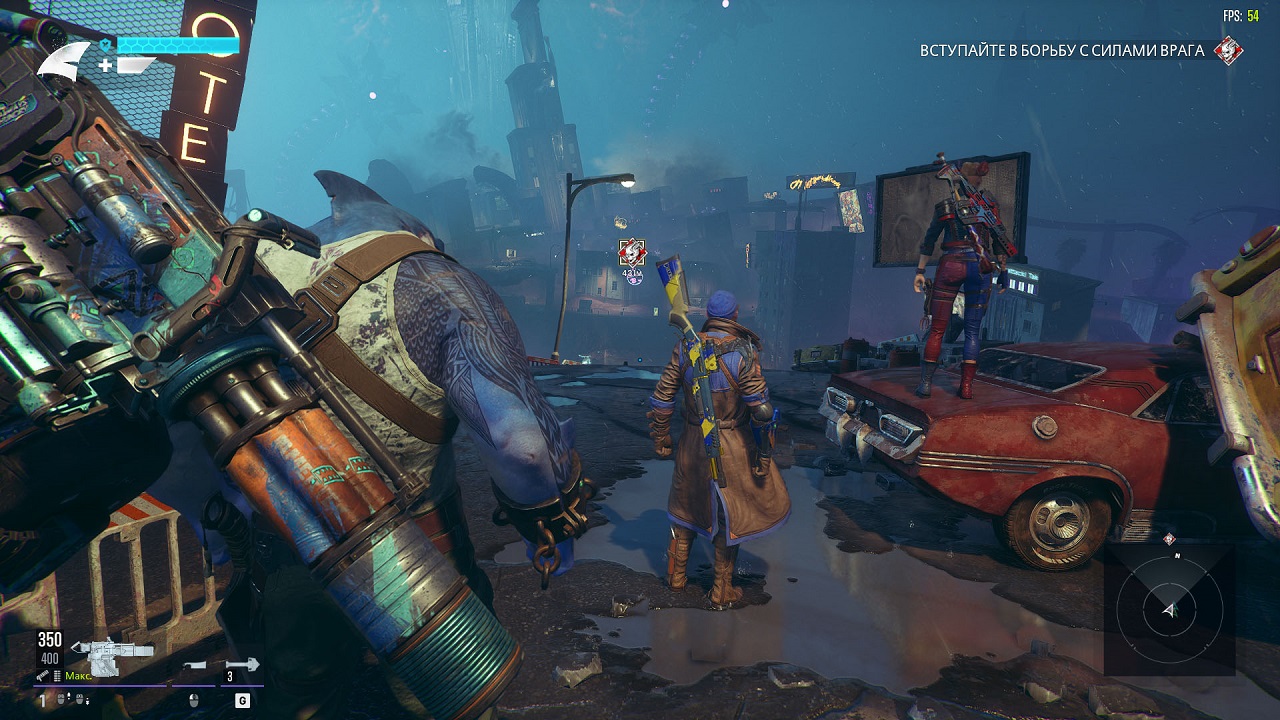Click the shield icon beside the cyan bar
Image resolution: width=1280 pixels, height=720 pixels.
[x=104, y=45]
